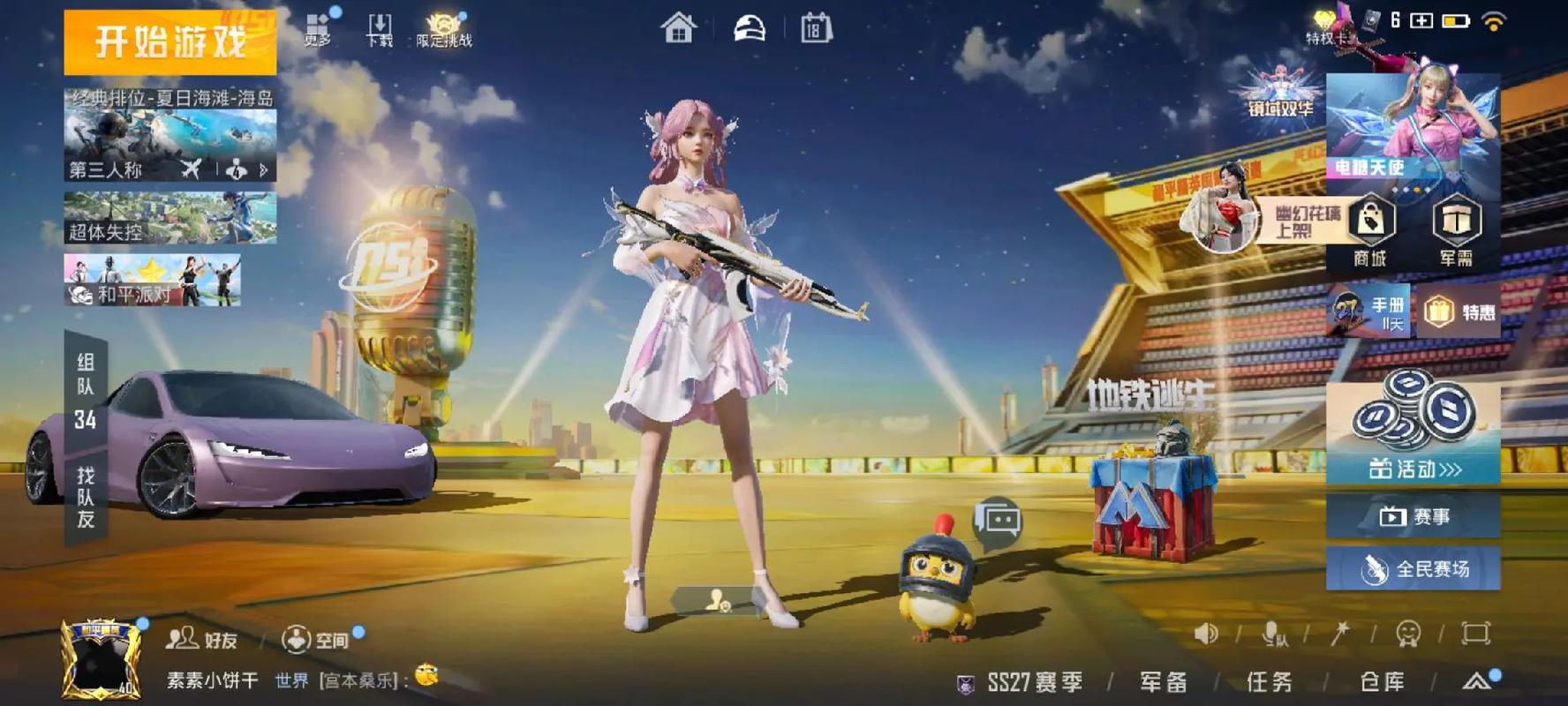Expand the 活动 events panel chevrons
The height and width of the screenshot is (706, 1568).
pyautogui.click(x=1452, y=469)
